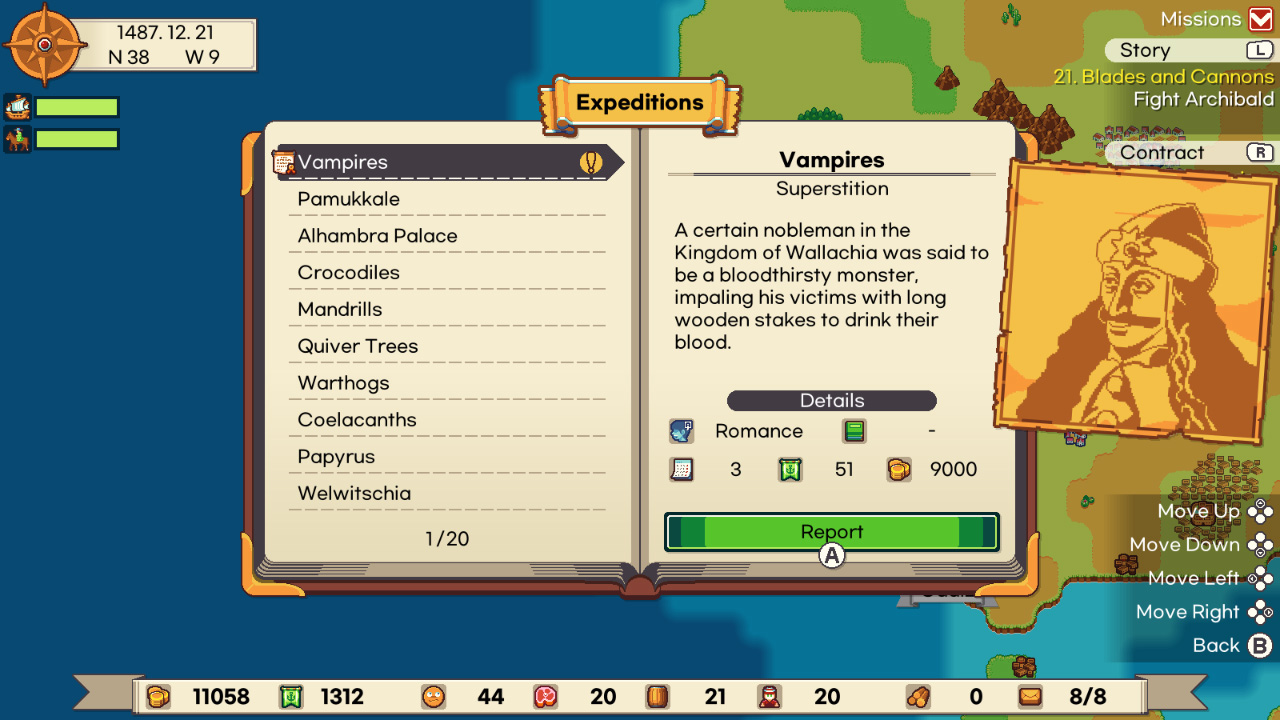Viewport: 1280px width, 720px height.
Task: Click the water barrel icon showing 21
Action: (658, 696)
